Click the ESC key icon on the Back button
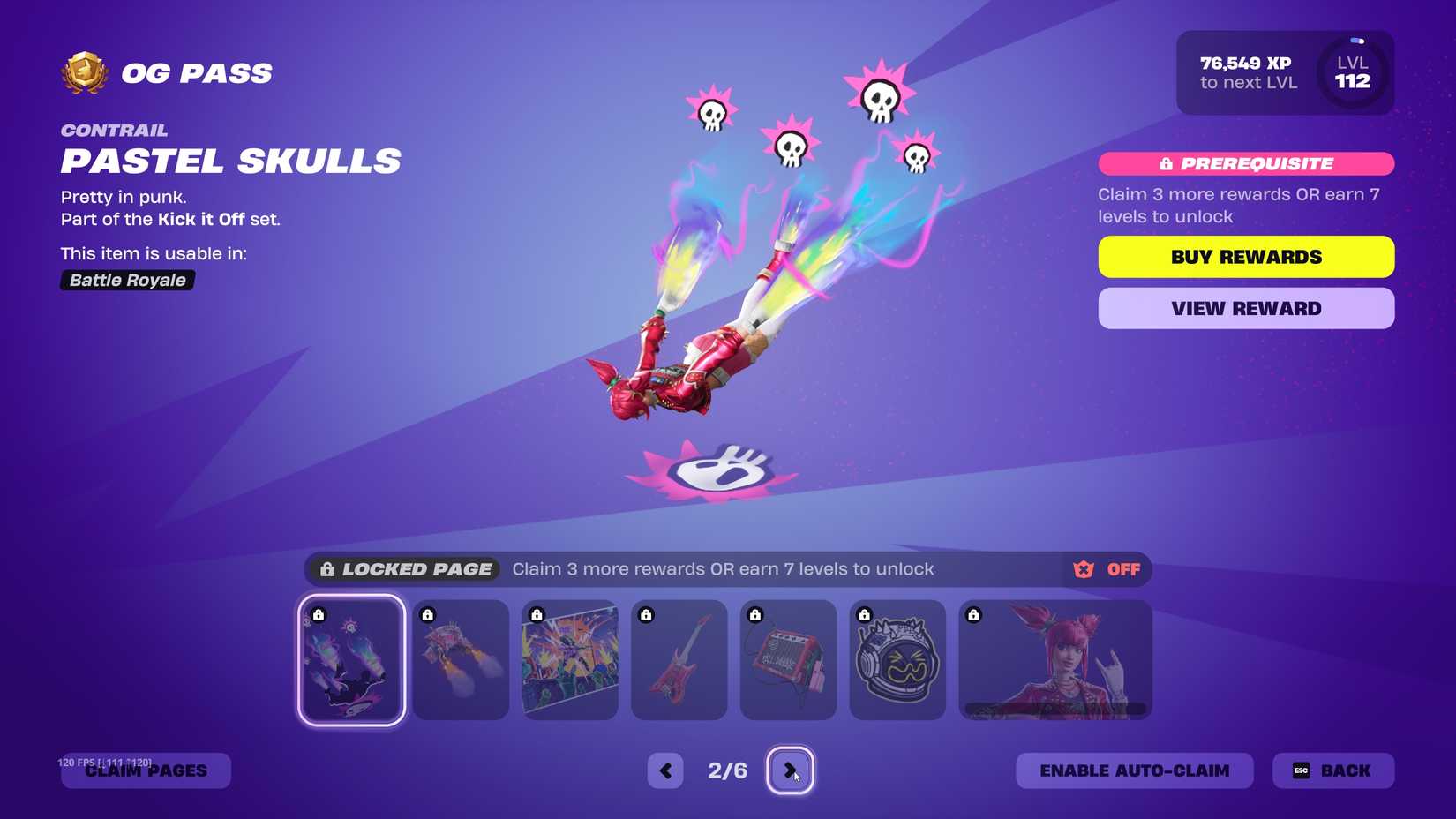The image size is (1456, 819). click(x=1301, y=770)
